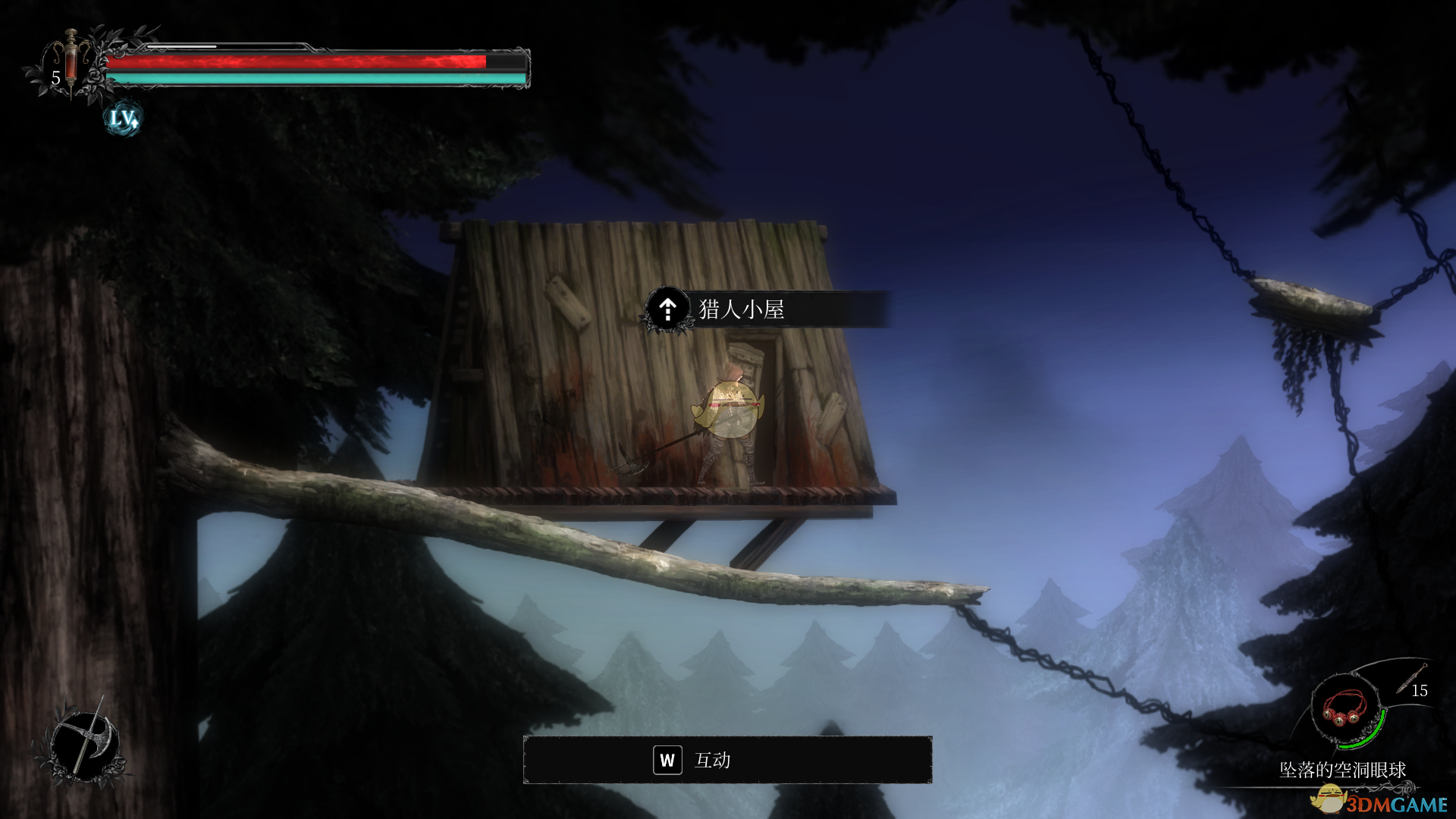The image size is (1456, 819).
Task: Click the 互动 interact prompt bar
Action: pyautogui.click(x=727, y=760)
